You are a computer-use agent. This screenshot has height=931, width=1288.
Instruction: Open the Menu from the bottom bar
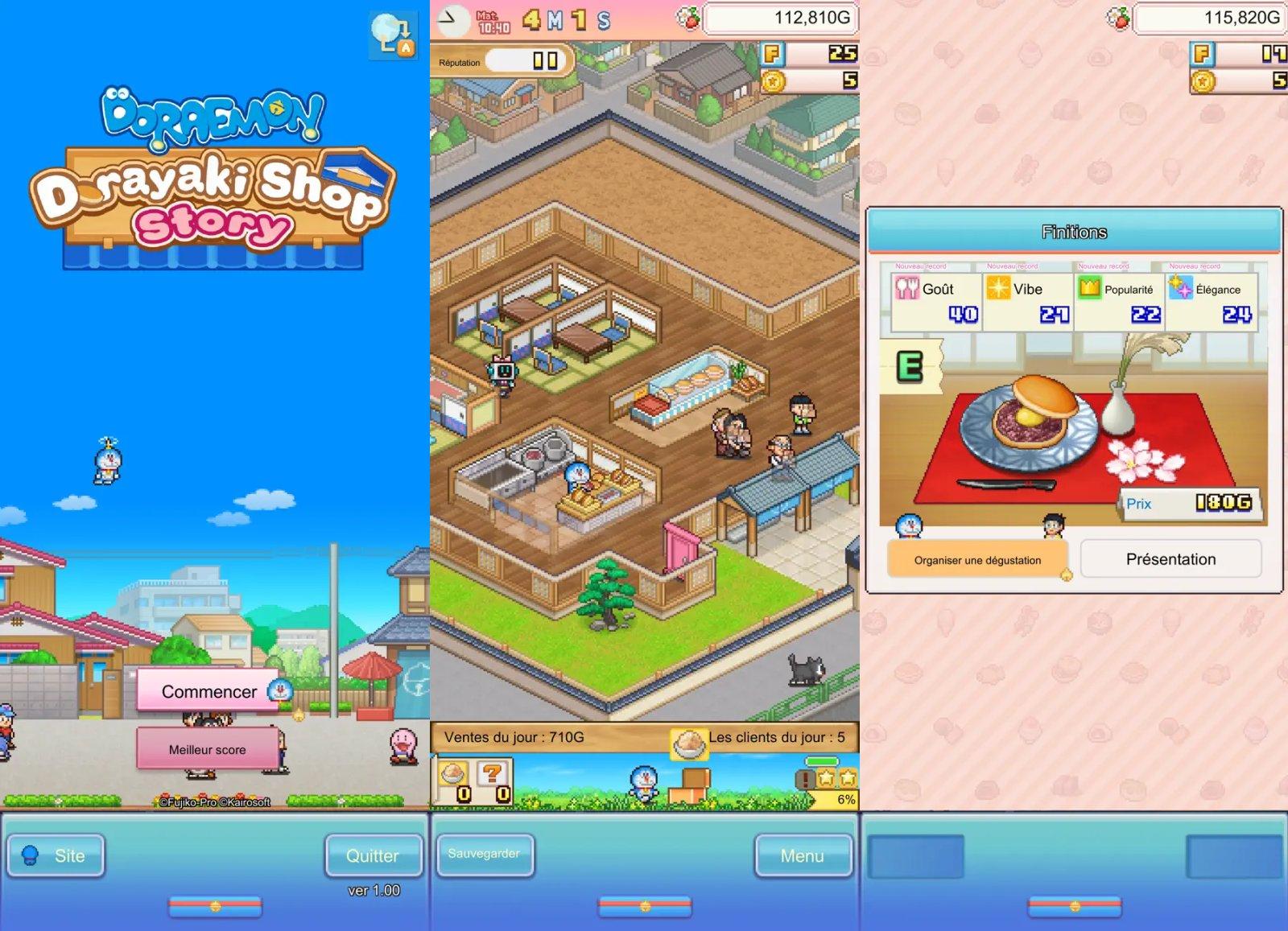coord(802,855)
